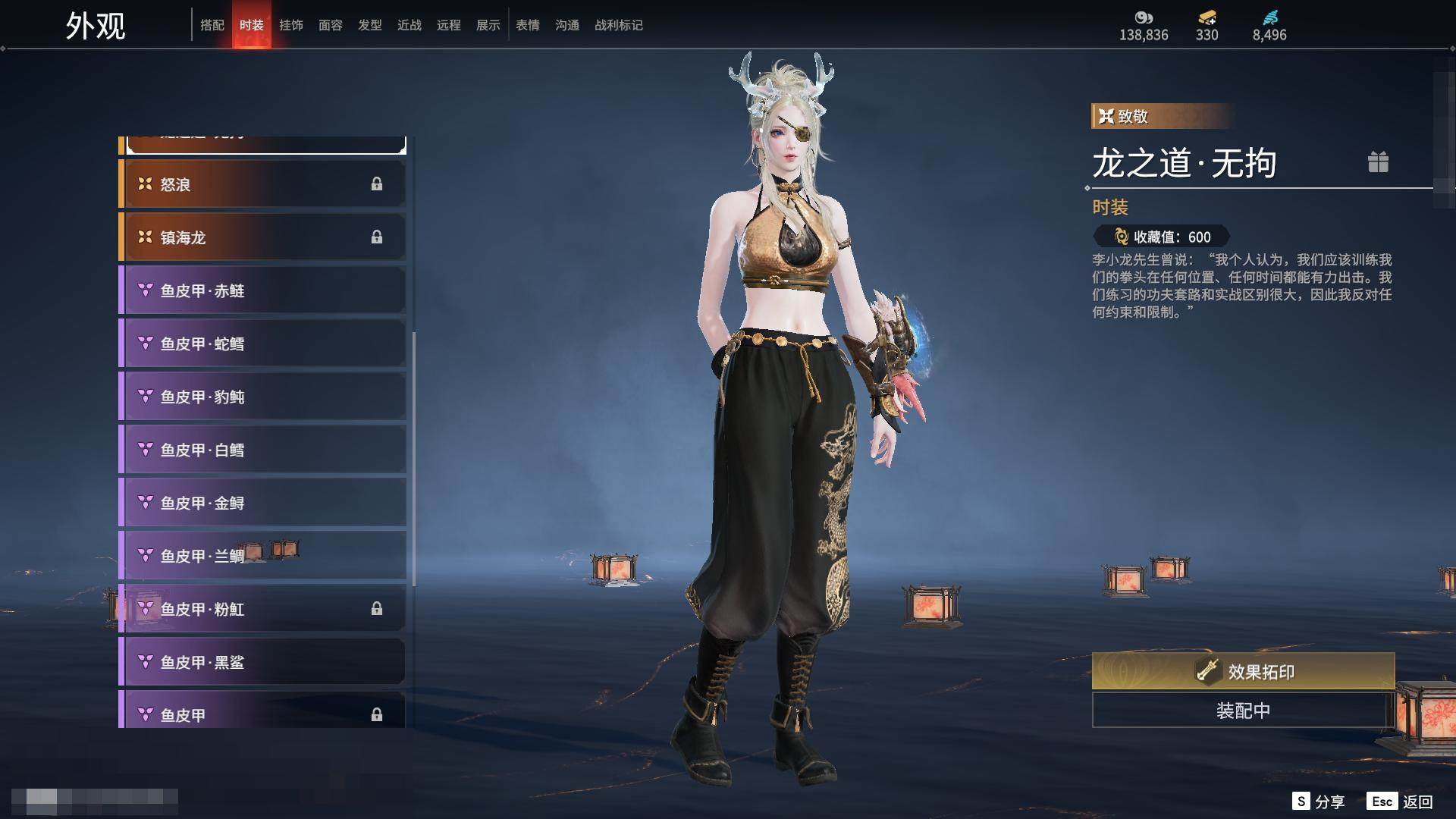Select the 鱼皮甲·白鳕 outfit
1456x819 pixels.
tap(262, 450)
